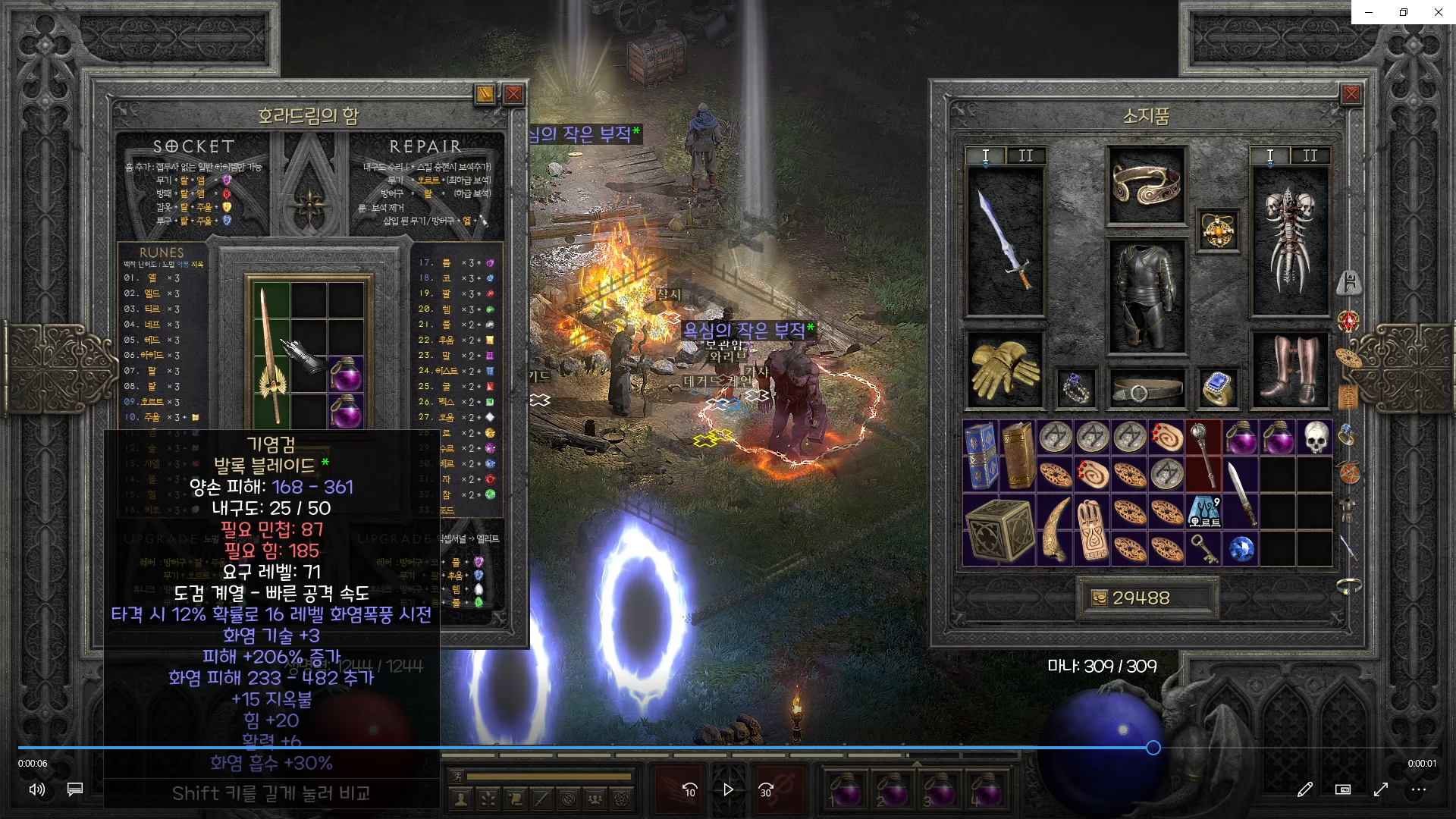The width and height of the screenshot is (1456, 819).
Task: Close the Horadric Cube panel
Action: pyautogui.click(x=513, y=94)
